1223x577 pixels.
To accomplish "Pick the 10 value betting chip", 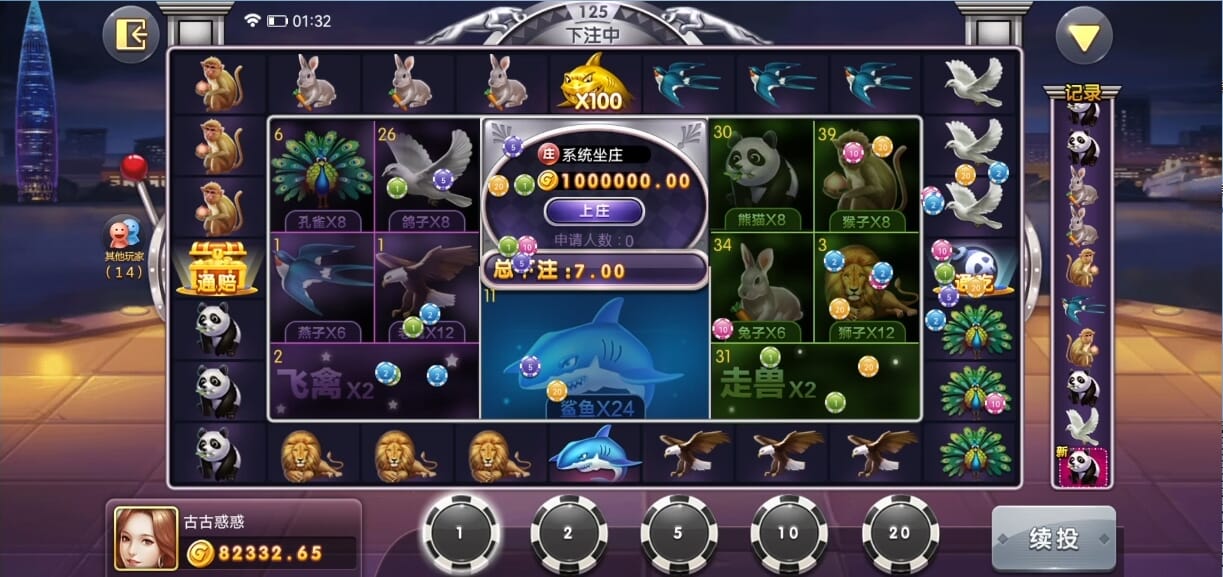I will [788, 533].
